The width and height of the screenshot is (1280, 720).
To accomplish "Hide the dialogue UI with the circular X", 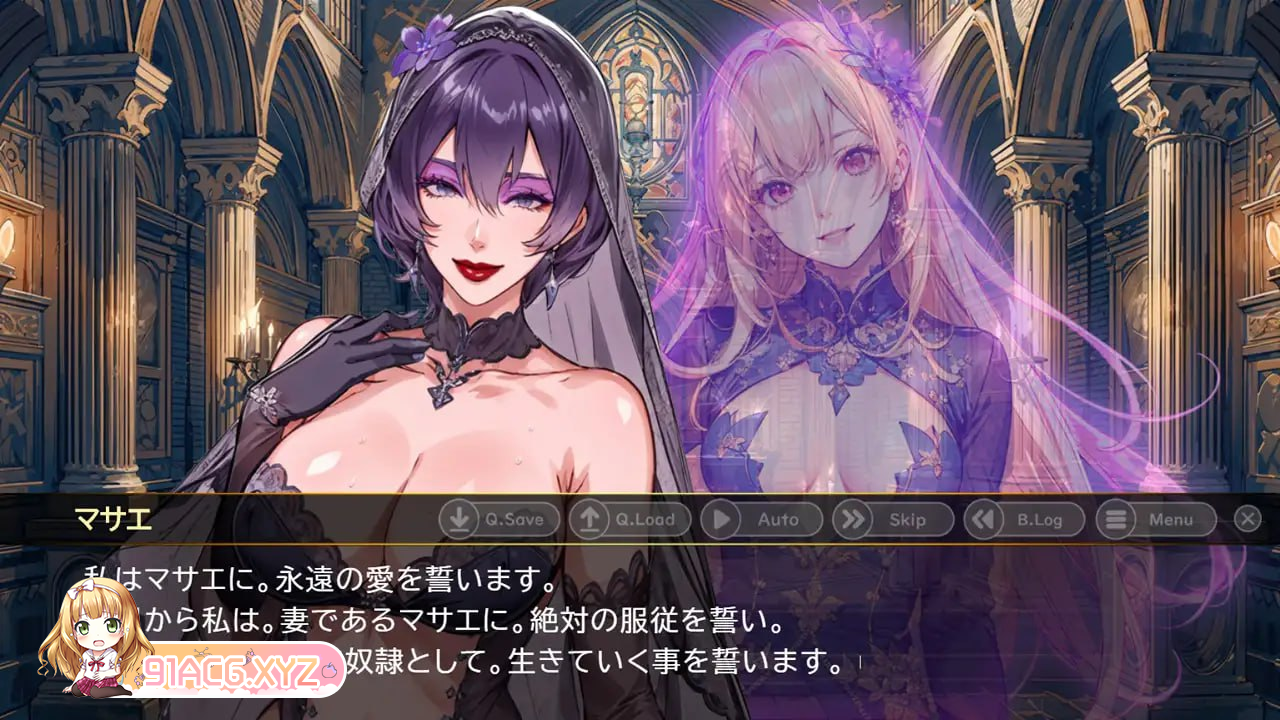I will click(1246, 520).
